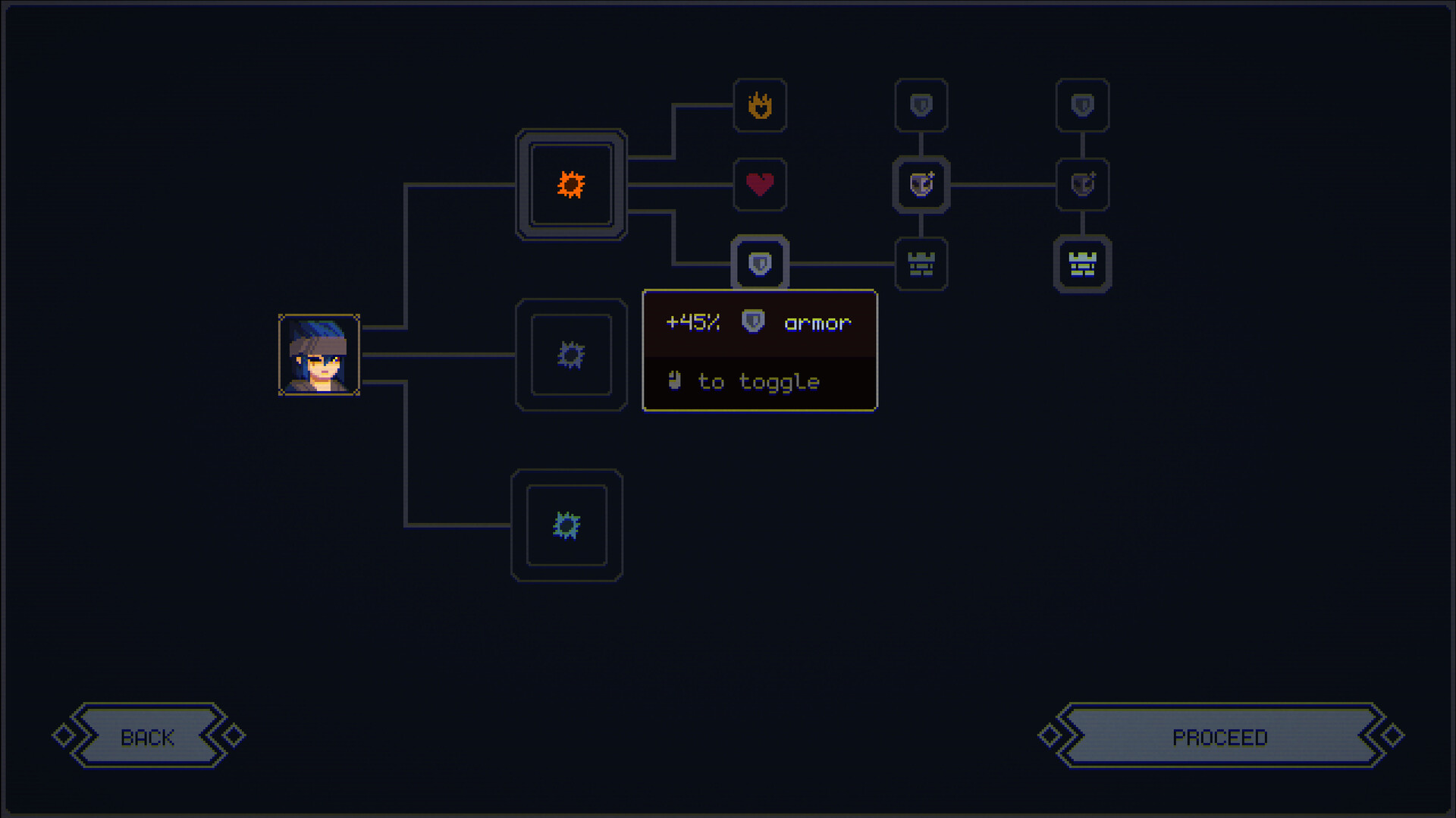Click the character portrait
Screen dimensions: 1456x818
pyautogui.click(x=320, y=355)
